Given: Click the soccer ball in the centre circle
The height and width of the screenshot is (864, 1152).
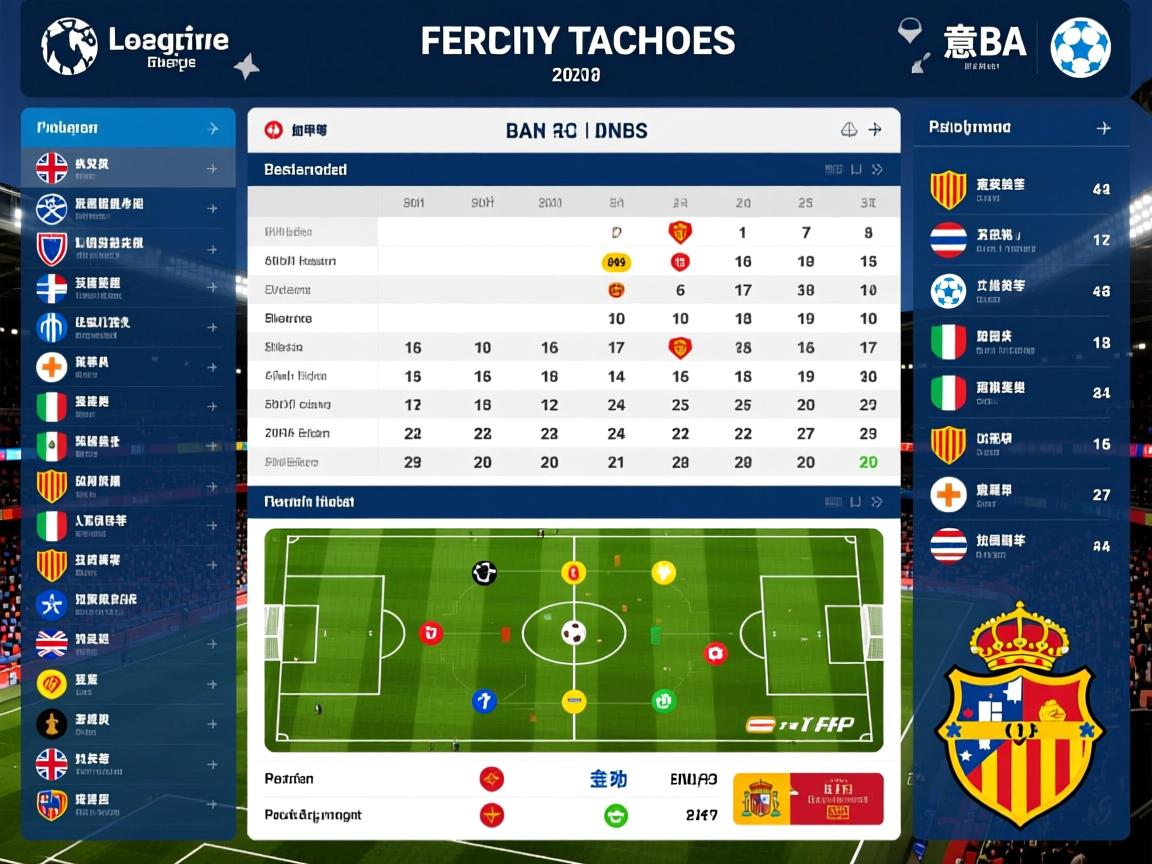Looking at the screenshot, I should [x=573, y=632].
